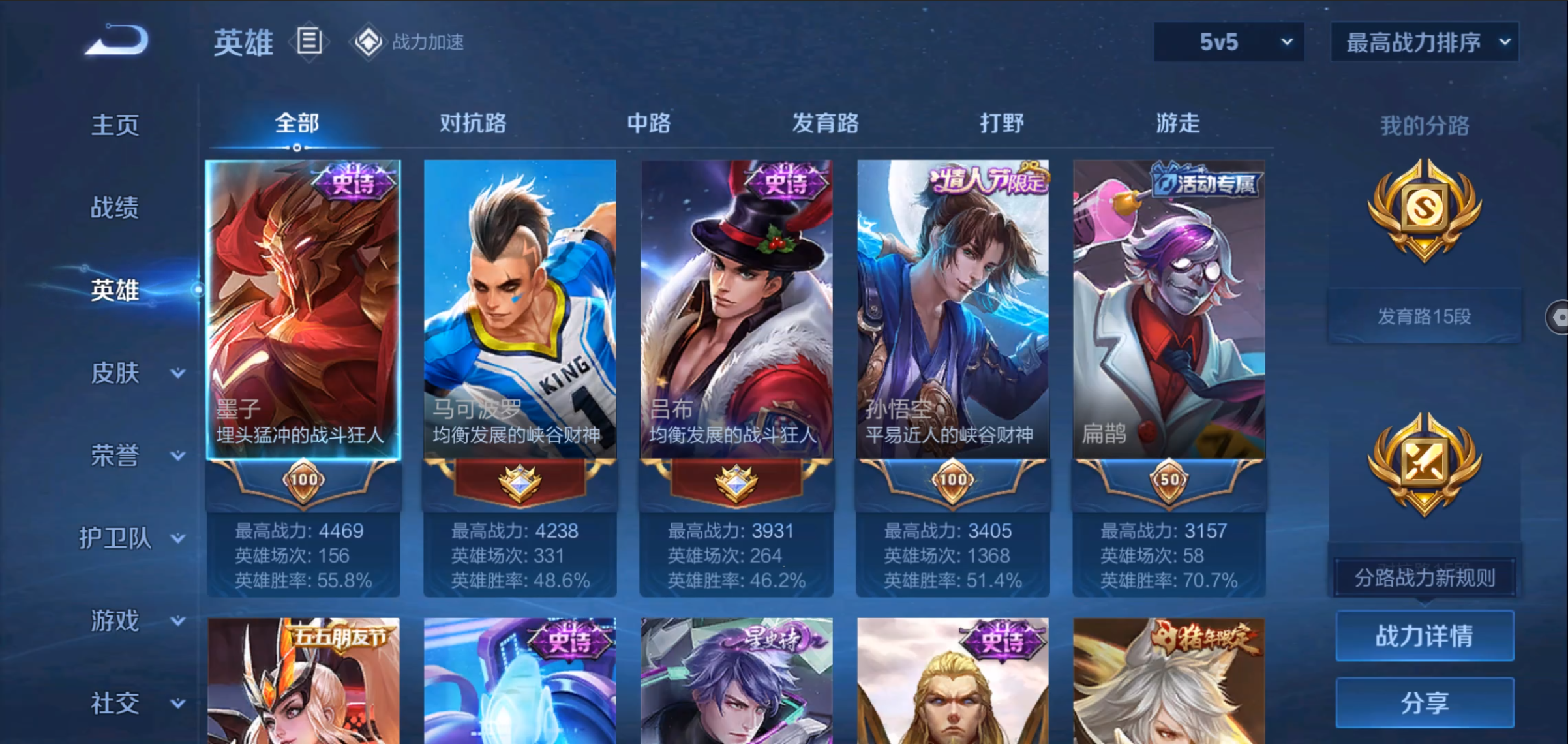The width and height of the screenshot is (1568, 744).
Task: Switch to the 对抗路 tab
Action: [x=473, y=123]
